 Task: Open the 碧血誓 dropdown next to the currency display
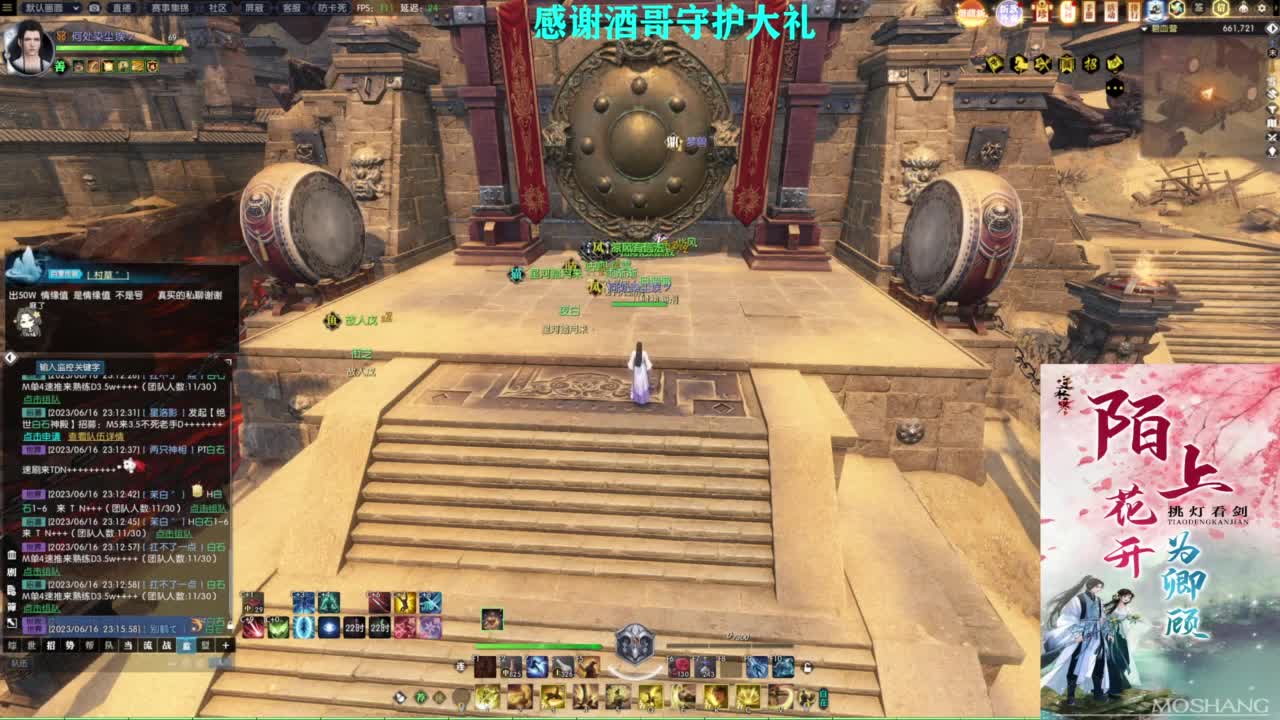click(x=1144, y=28)
